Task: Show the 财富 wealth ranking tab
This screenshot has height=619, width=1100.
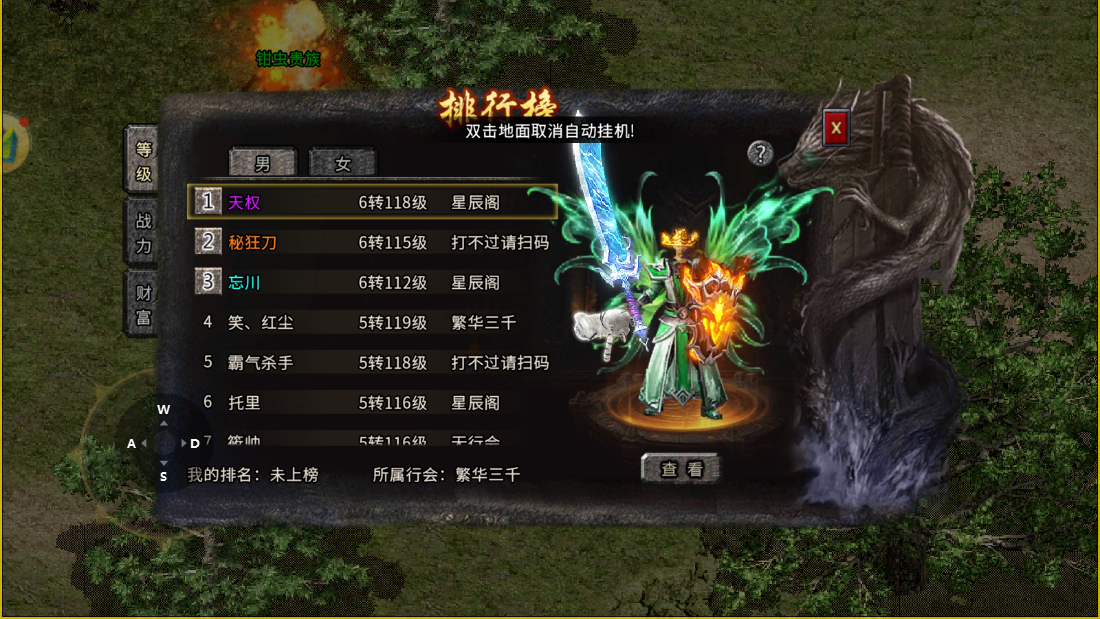Action: point(144,305)
